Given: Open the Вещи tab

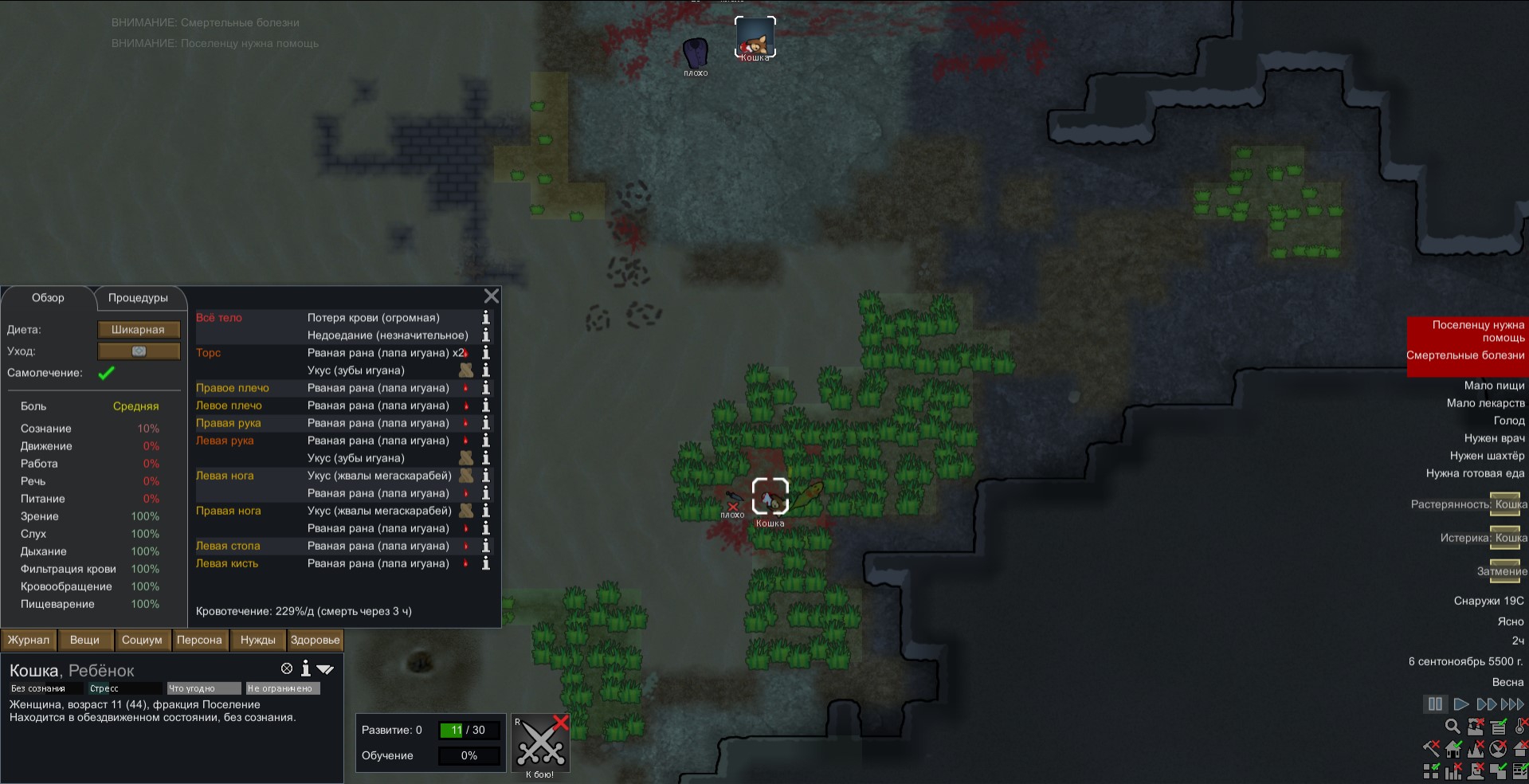Looking at the screenshot, I should (x=84, y=640).
